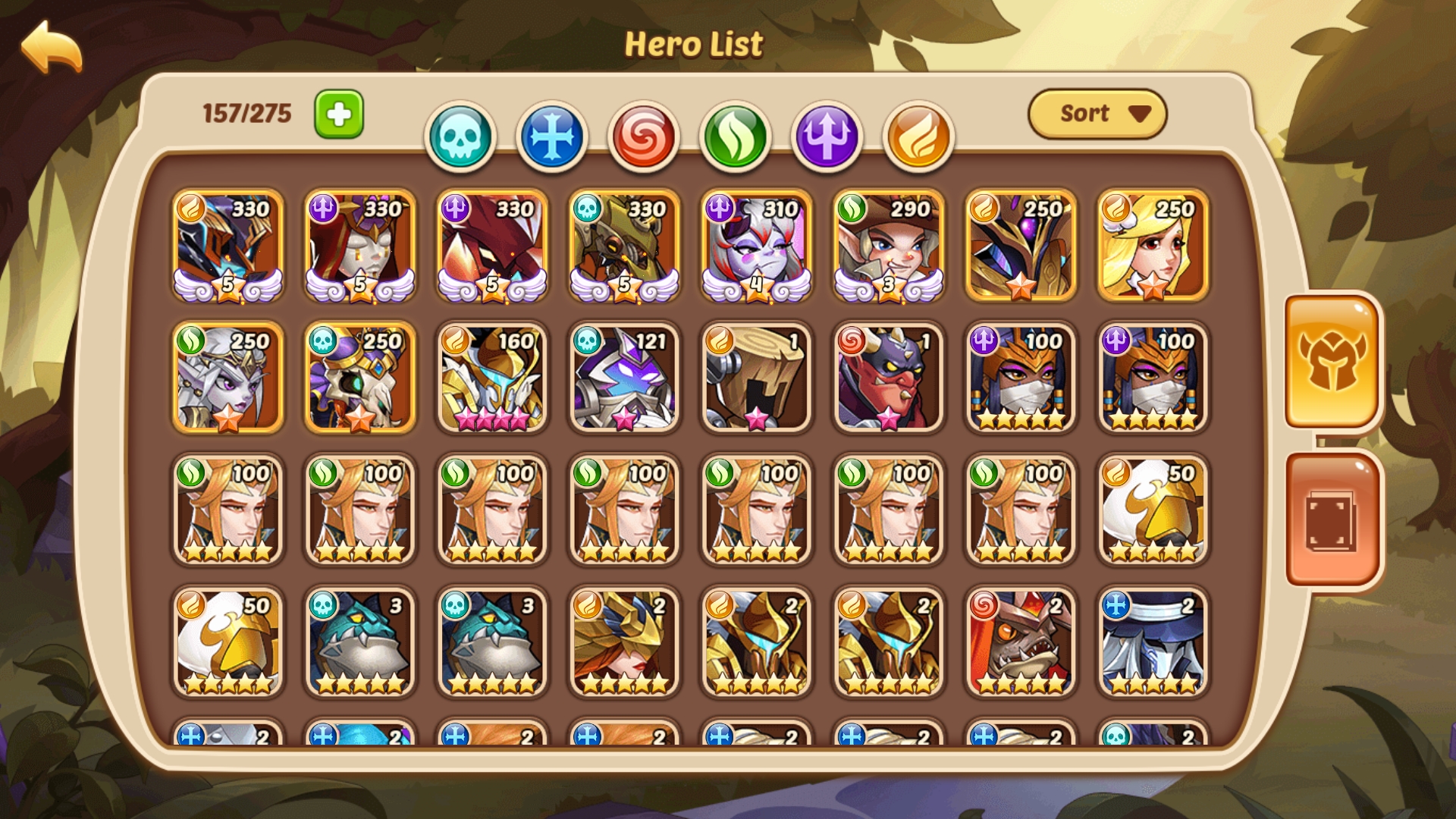Screen dimensions: 1456x819
Task: Choose the green leaf Forest faction filter
Action: pos(736,136)
